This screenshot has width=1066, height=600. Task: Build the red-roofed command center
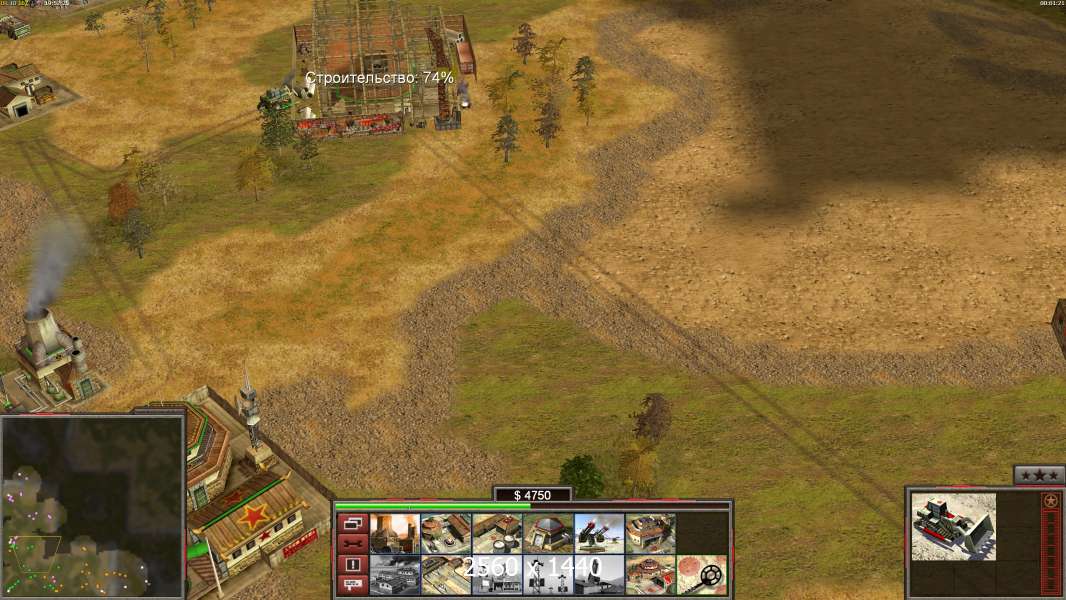click(650, 574)
